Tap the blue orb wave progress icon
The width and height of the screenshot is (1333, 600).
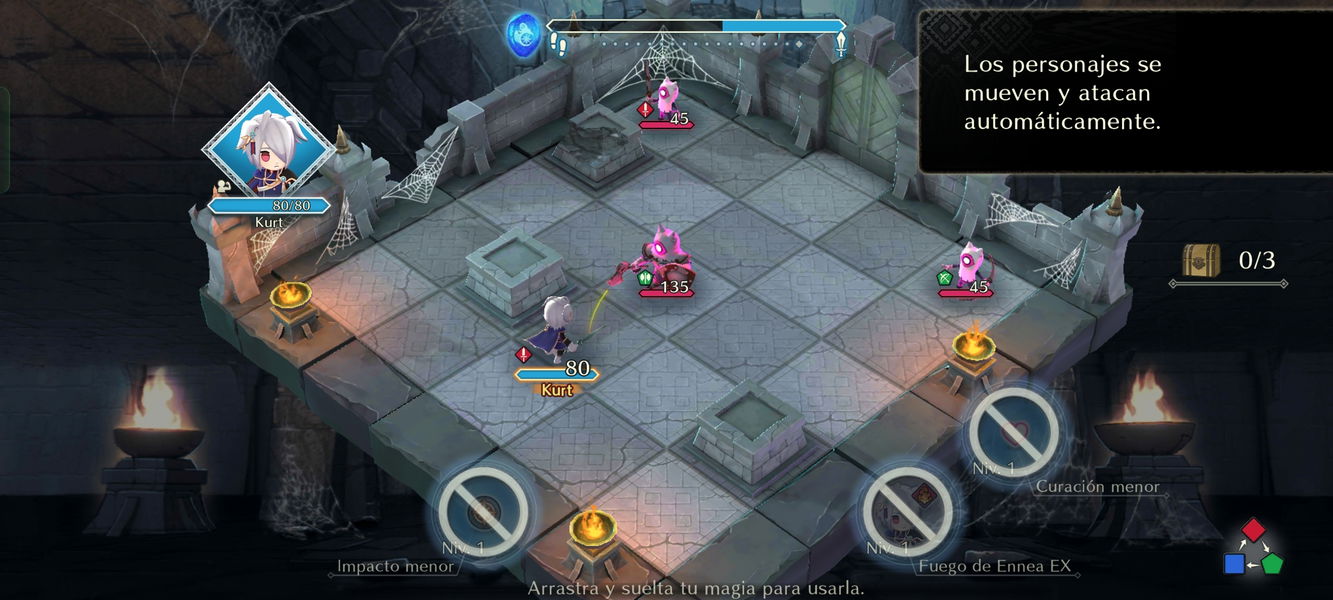523,33
